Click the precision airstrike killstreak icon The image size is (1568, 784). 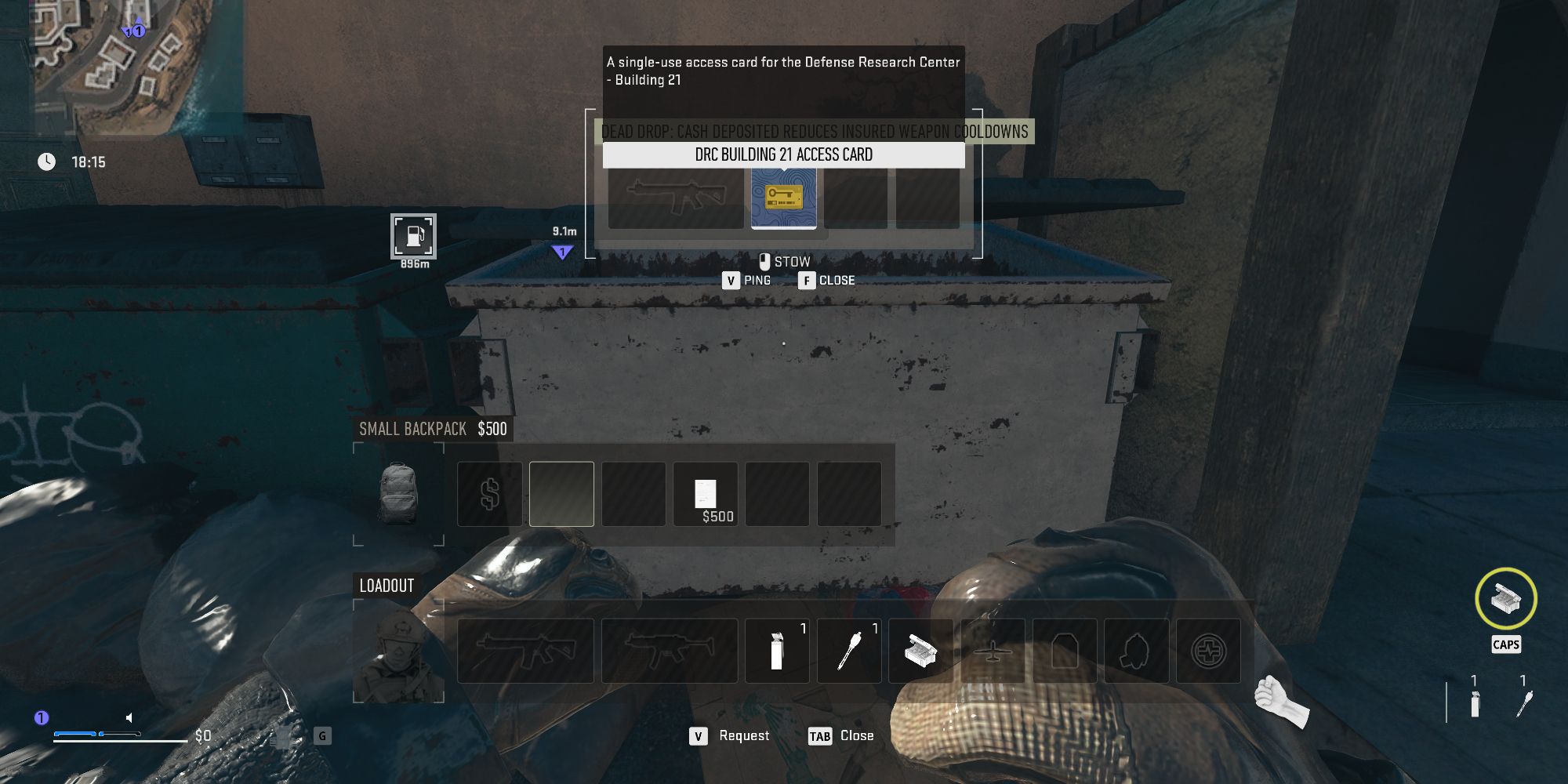tap(991, 650)
